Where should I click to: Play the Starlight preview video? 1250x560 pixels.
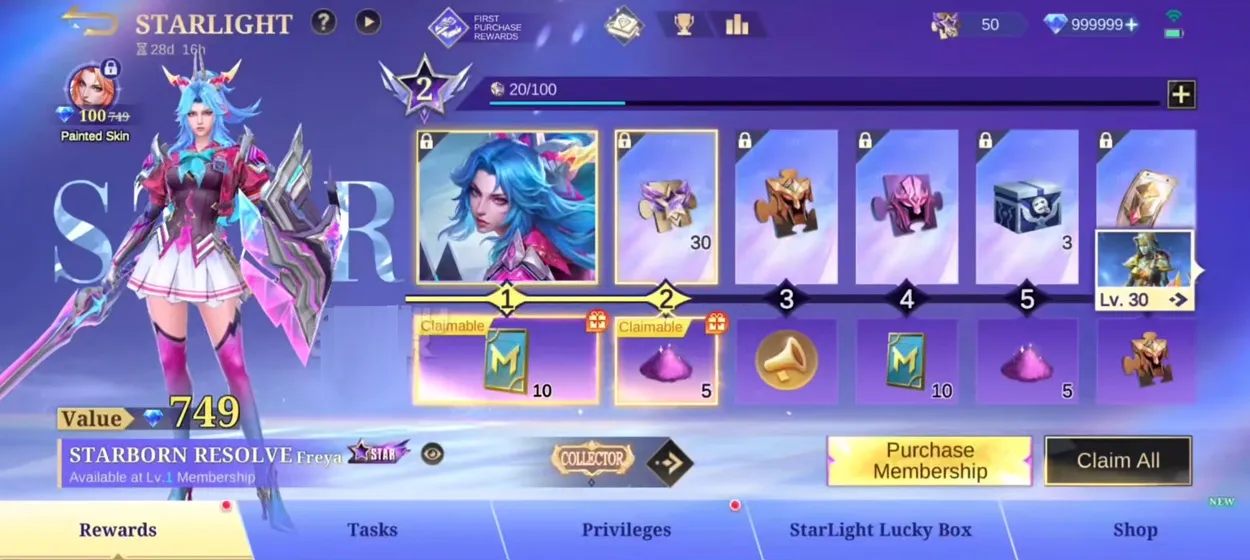pos(368,22)
